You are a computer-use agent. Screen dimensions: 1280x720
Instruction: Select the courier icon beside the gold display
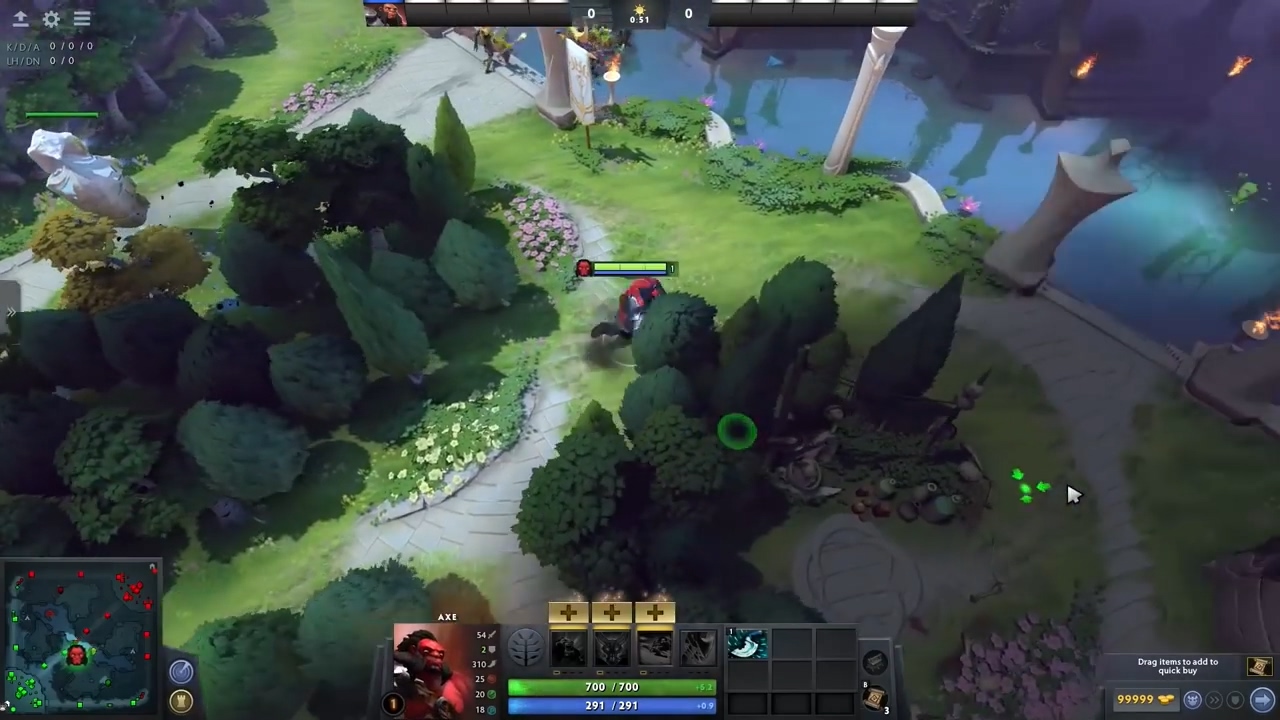[1192, 700]
